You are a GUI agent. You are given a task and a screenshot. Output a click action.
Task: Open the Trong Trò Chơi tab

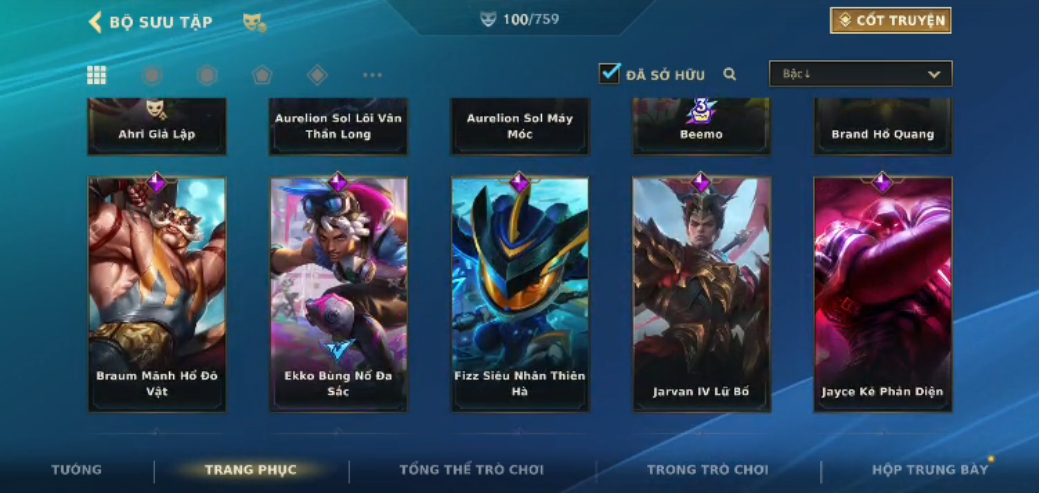click(x=707, y=469)
